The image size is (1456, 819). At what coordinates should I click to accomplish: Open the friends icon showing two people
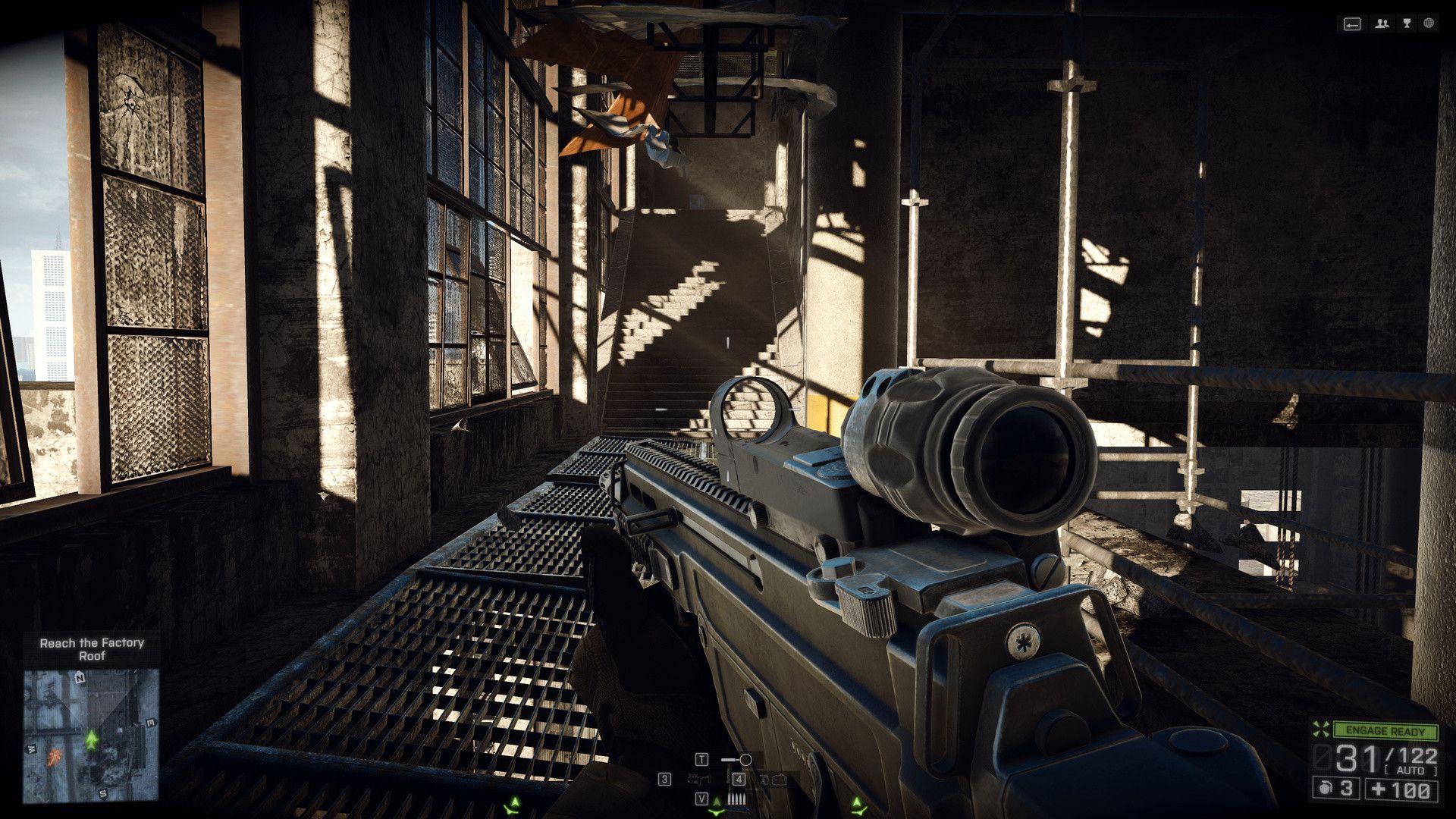[1382, 24]
